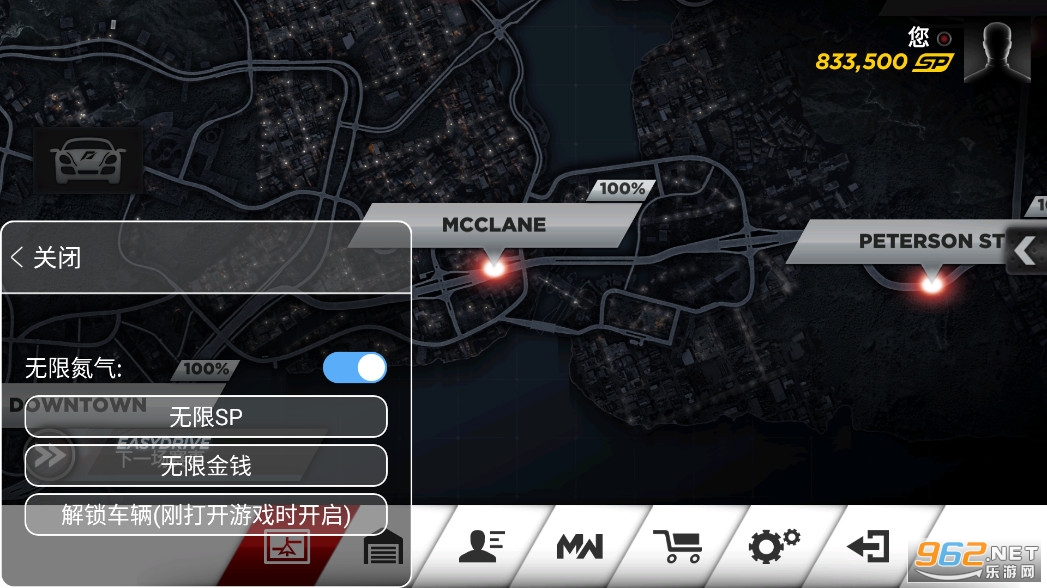Select the PETERSON ST map marker
This screenshot has height=588, width=1047.
(x=932, y=283)
